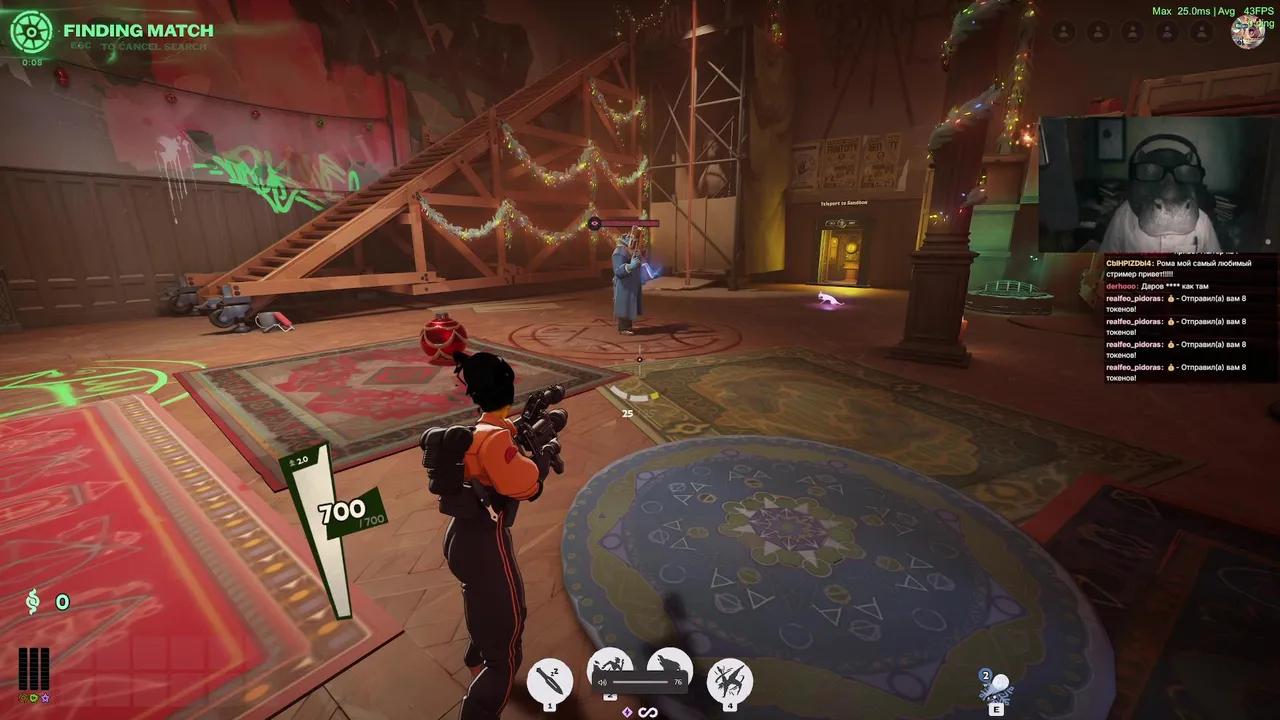
Task: Click the 700/700 health bar
Action: [x=341, y=511]
